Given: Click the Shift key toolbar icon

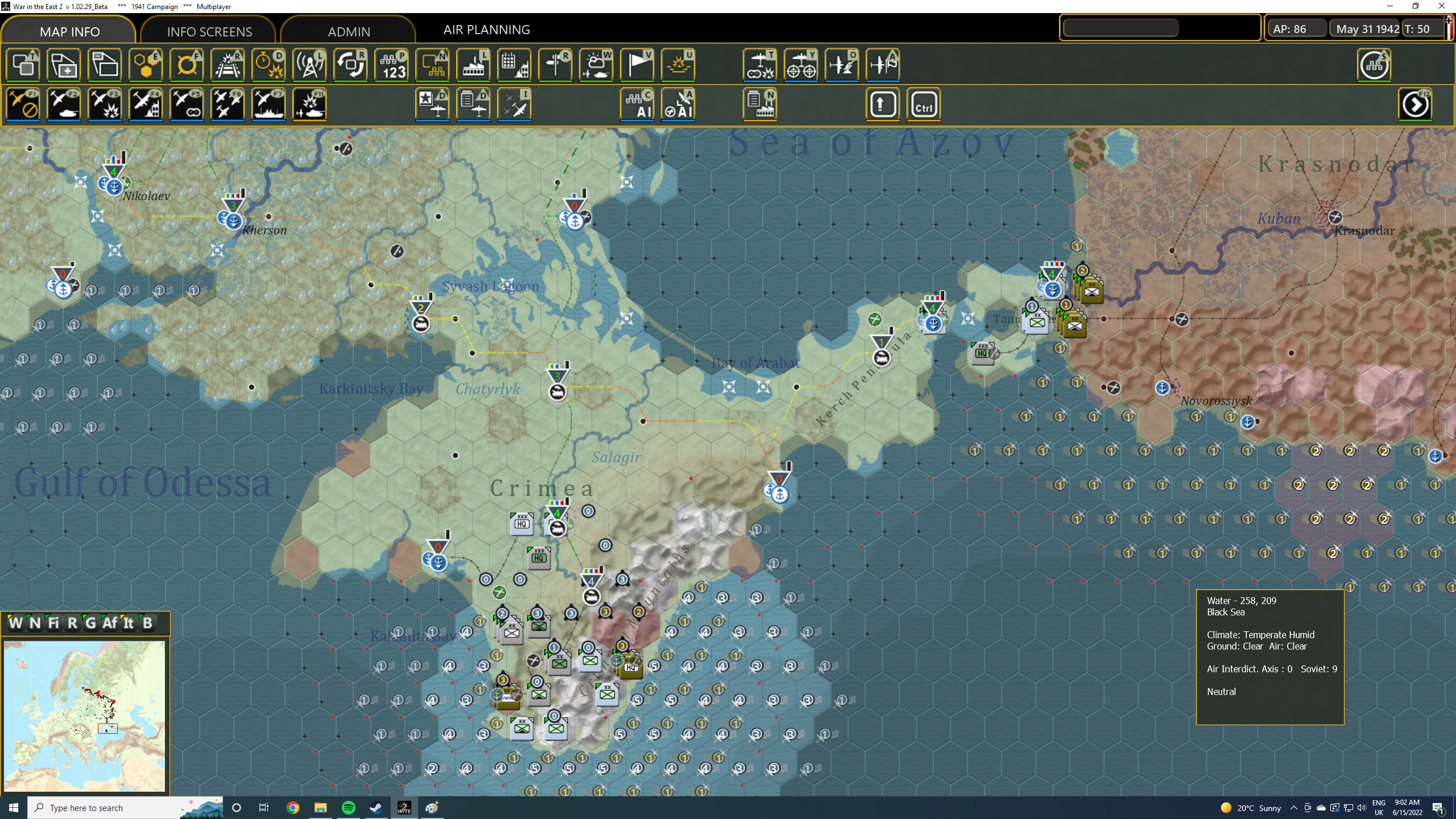Looking at the screenshot, I should coord(882,104).
